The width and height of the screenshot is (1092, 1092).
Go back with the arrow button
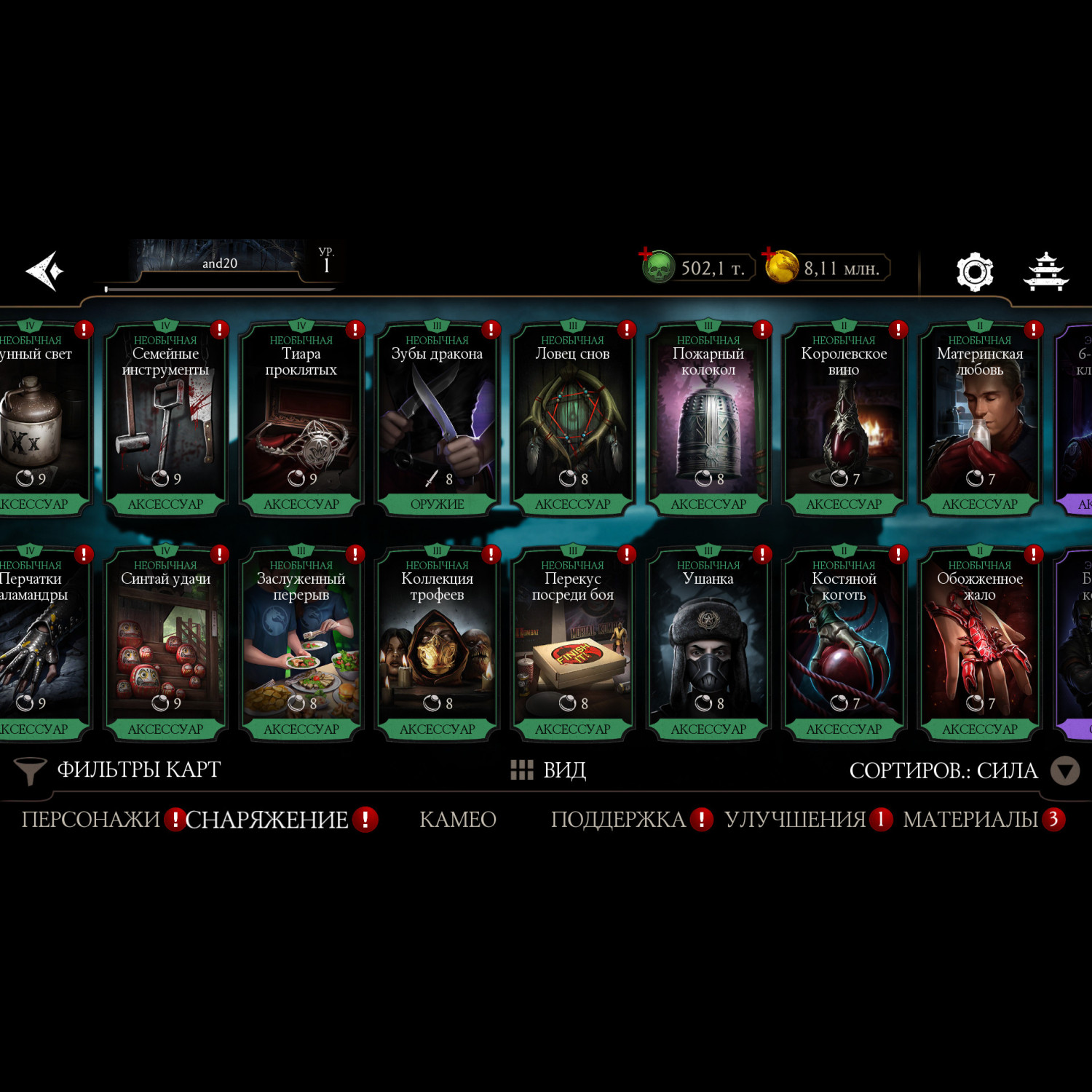coord(45,271)
